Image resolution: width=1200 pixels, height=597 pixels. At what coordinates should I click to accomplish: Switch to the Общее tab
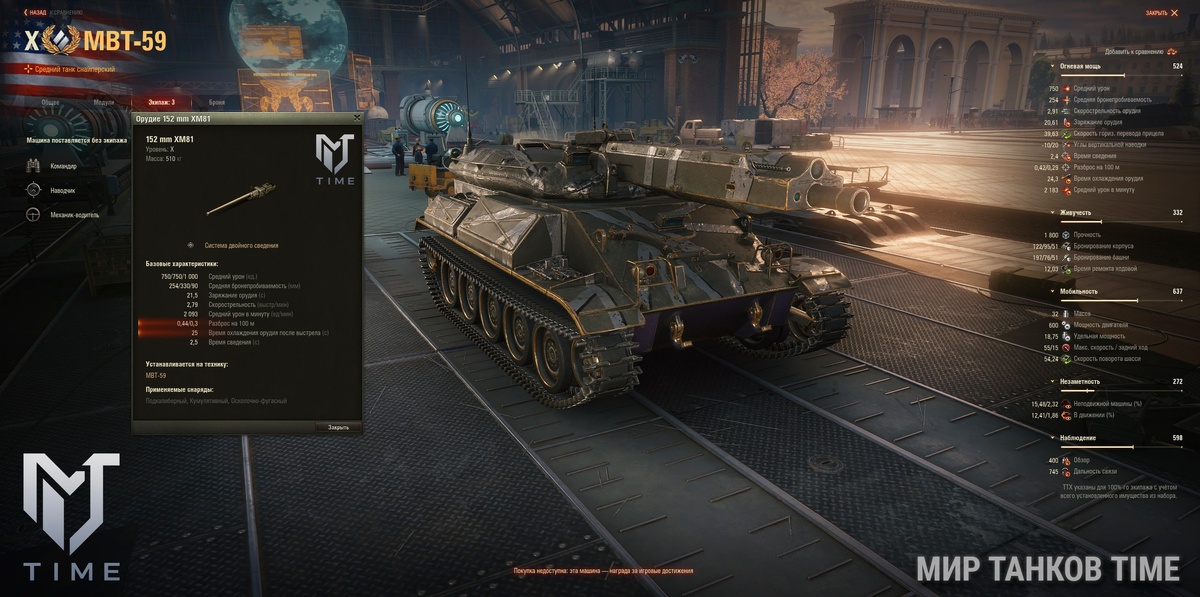click(x=50, y=102)
